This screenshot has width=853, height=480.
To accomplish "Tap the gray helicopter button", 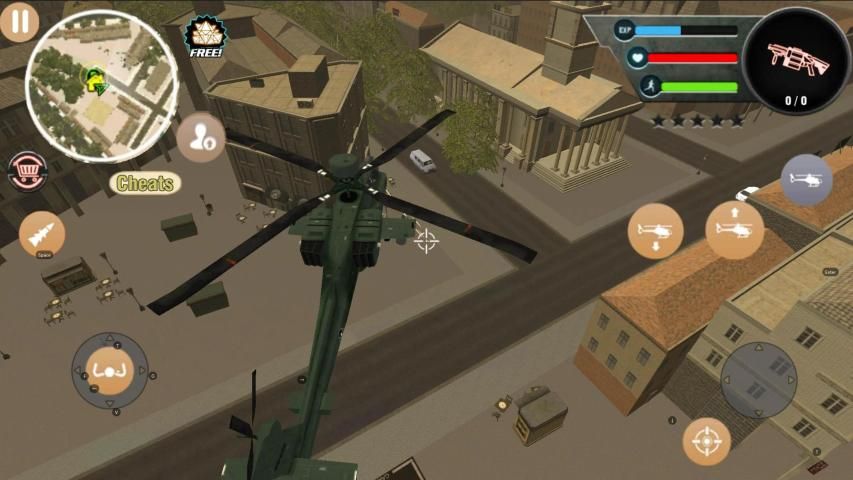I will click(x=806, y=180).
